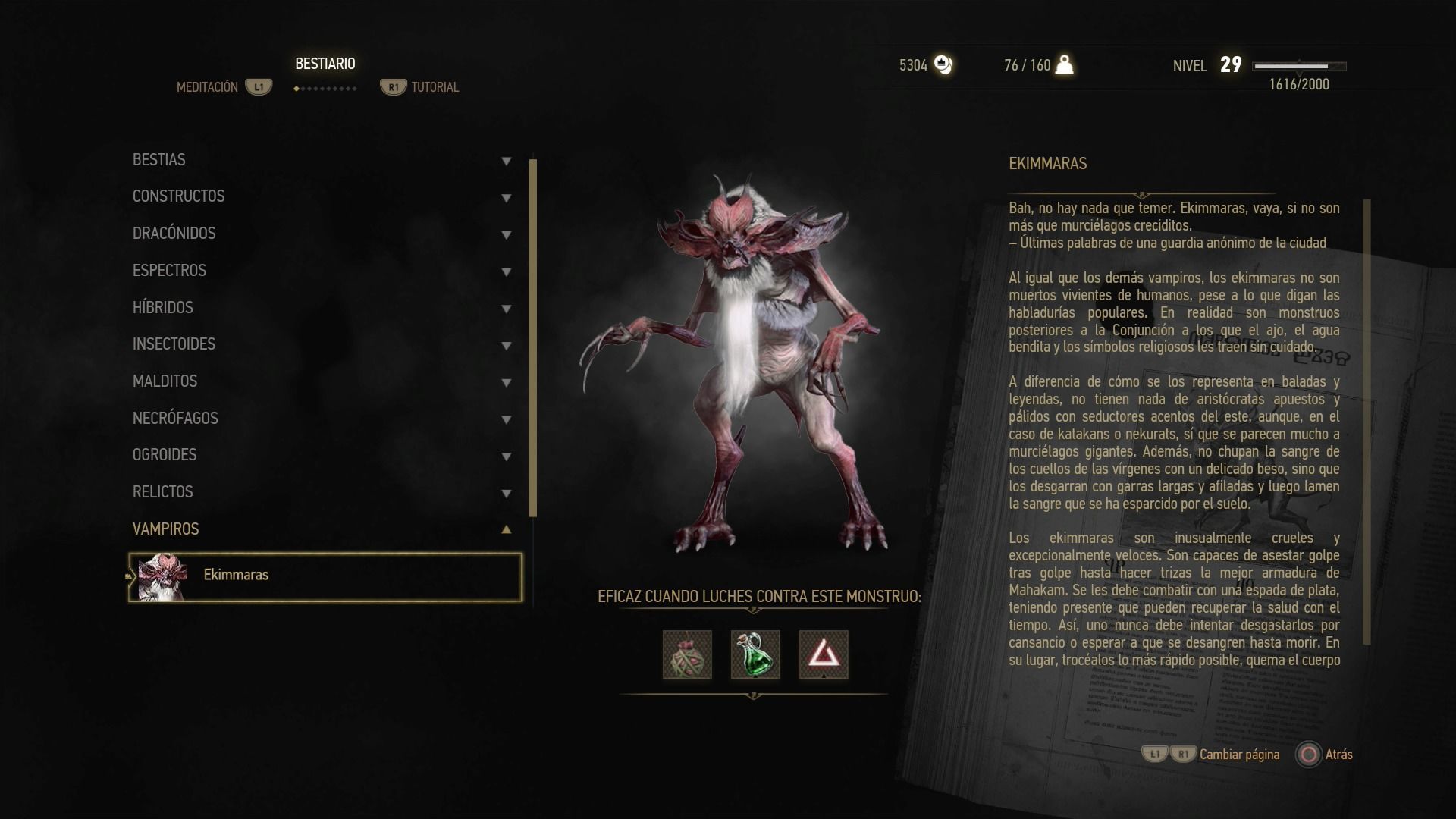Expand the Necrófagos category
The width and height of the screenshot is (1456, 819).
[322, 419]
